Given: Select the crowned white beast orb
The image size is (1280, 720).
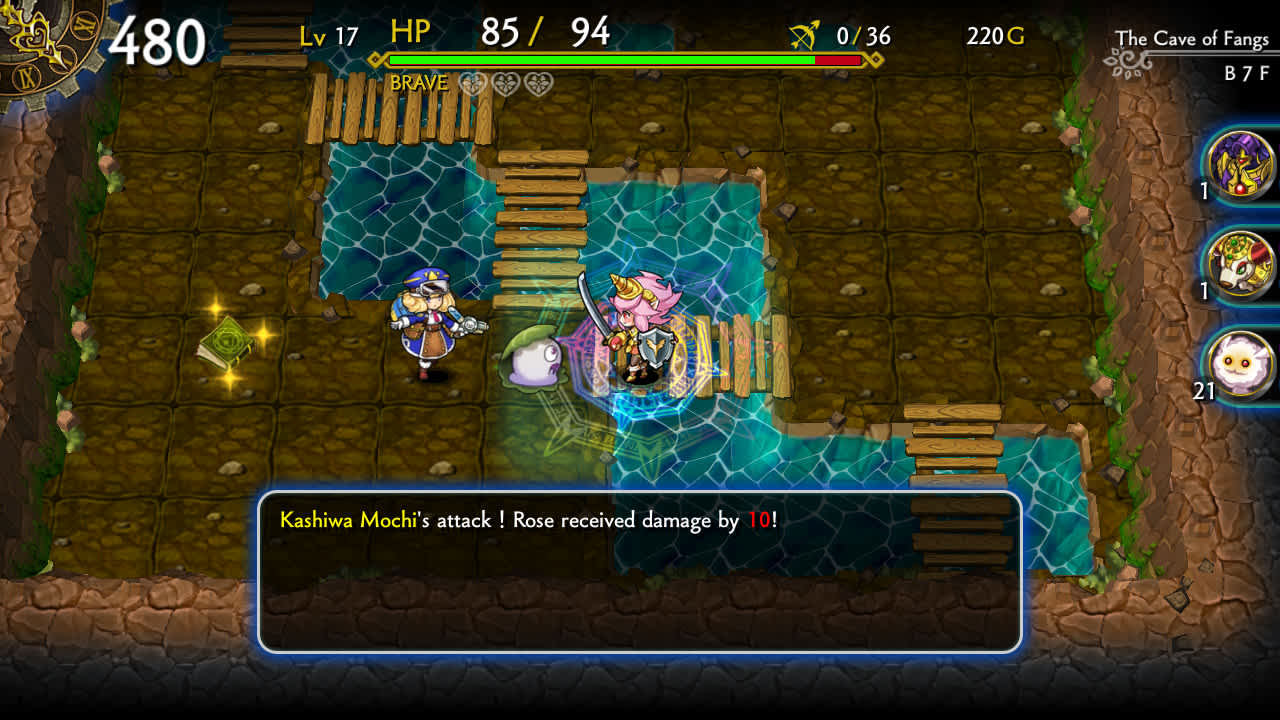Looking at the screenshot, I should pos(1241,265).
